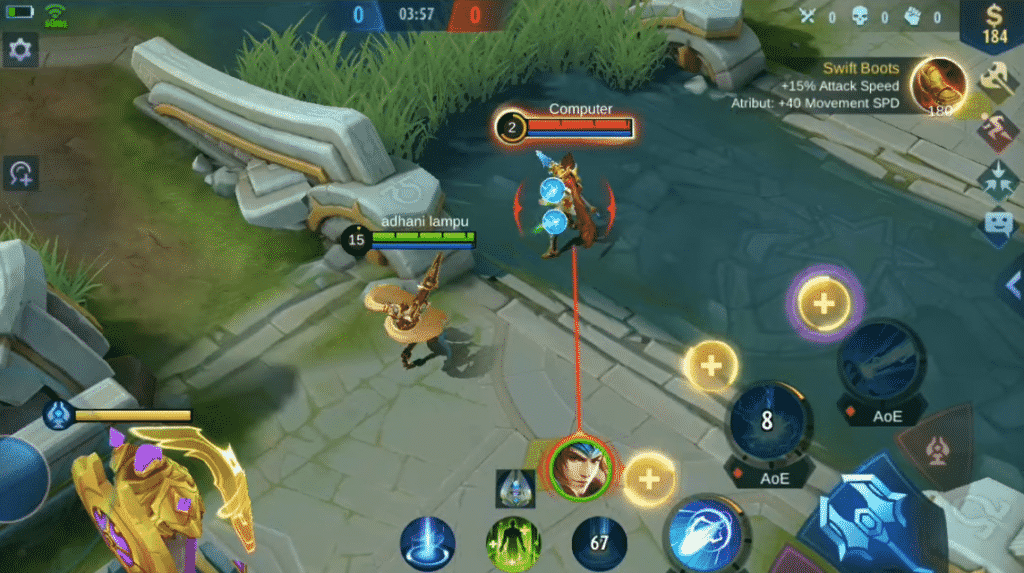The height and width of the screenshot is (573, 1024).
Task: Send the converging arrows gather signal
Action: [998, 177]
